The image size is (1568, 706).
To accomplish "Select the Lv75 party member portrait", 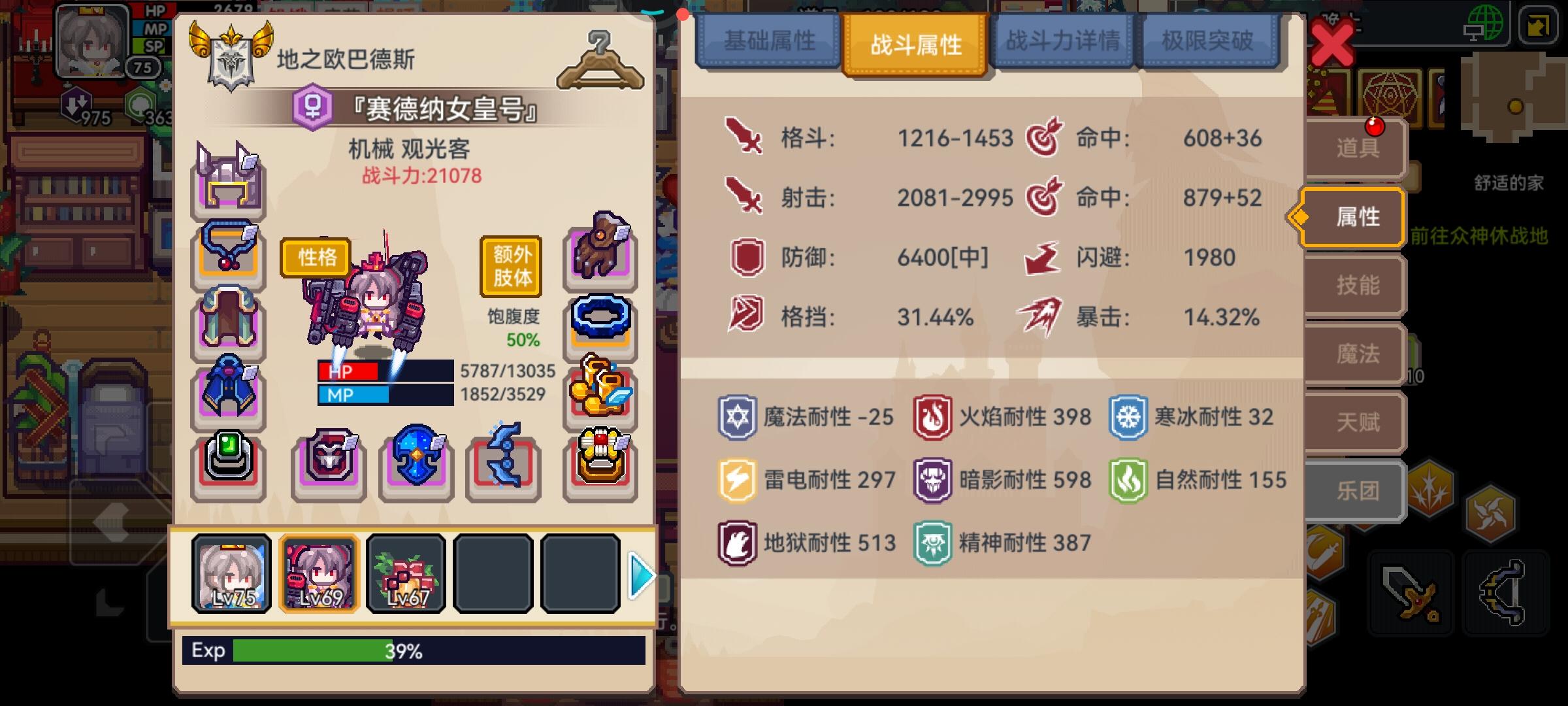I will tap(231, 574).
